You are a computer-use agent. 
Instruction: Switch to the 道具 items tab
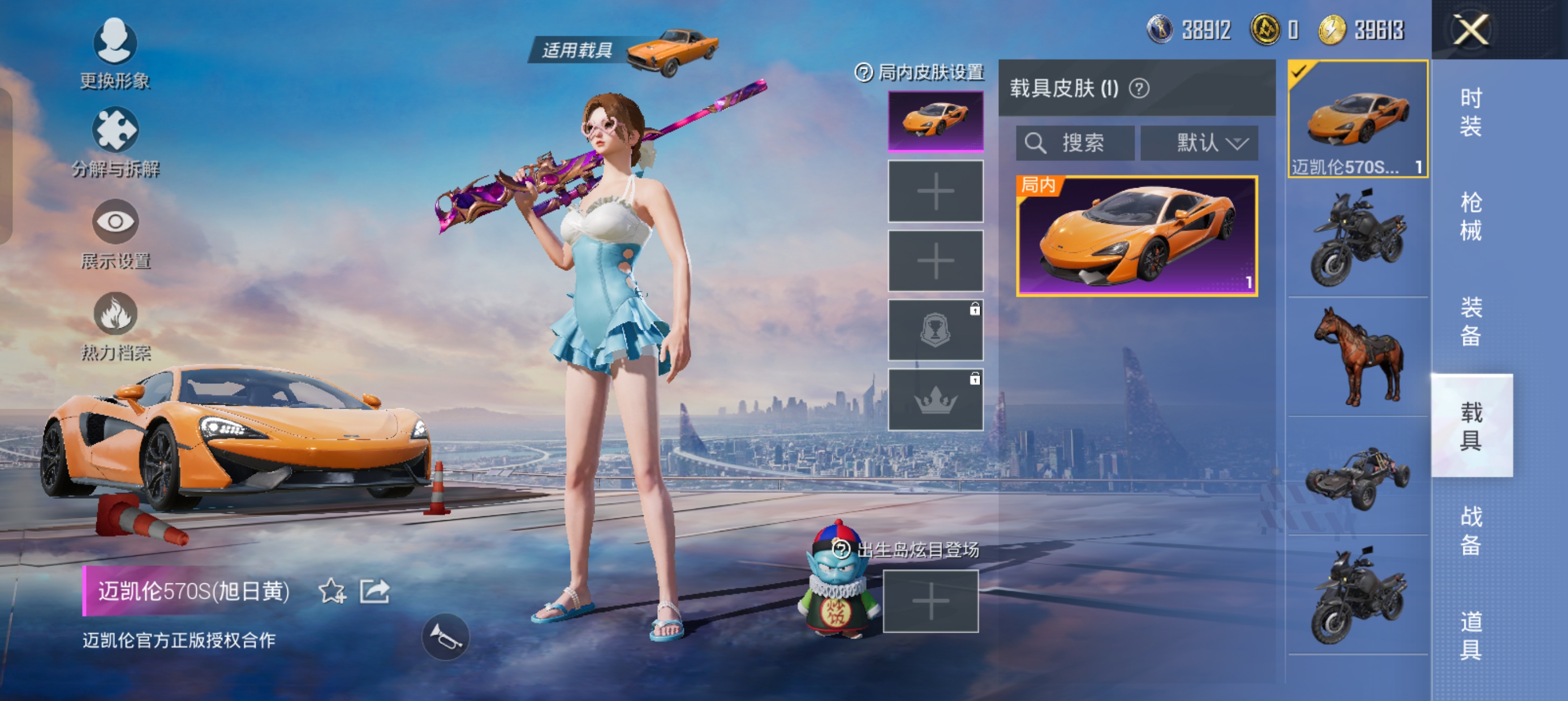click(1471, 635)
